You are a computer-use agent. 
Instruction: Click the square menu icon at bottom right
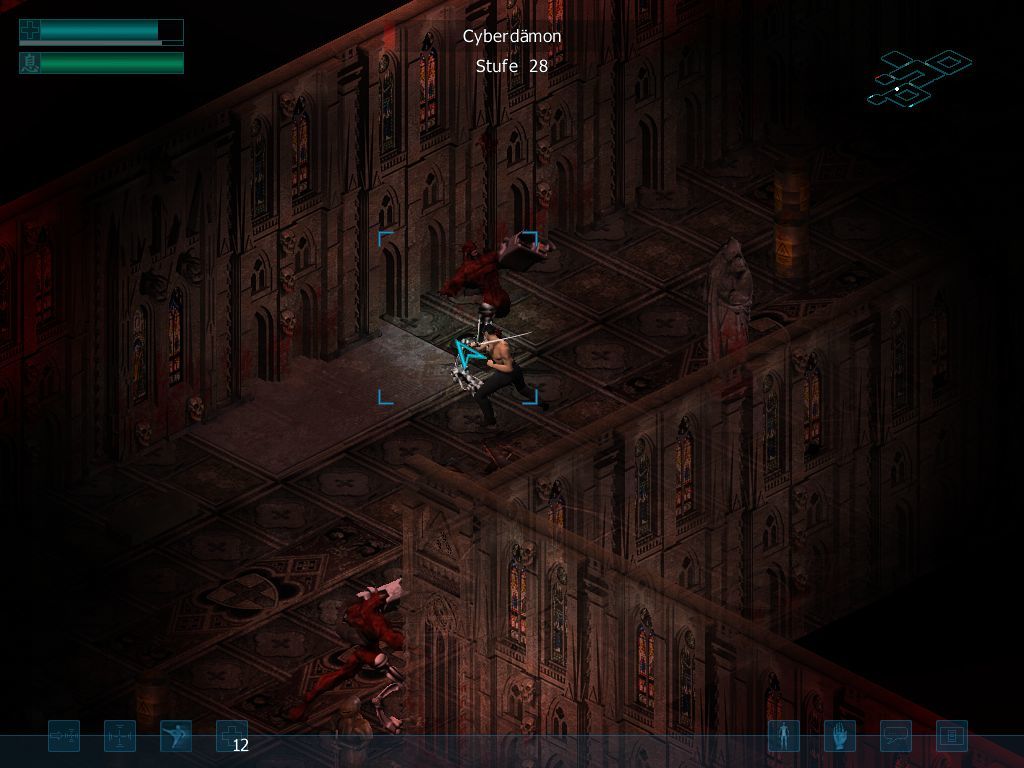pos(952,737)
